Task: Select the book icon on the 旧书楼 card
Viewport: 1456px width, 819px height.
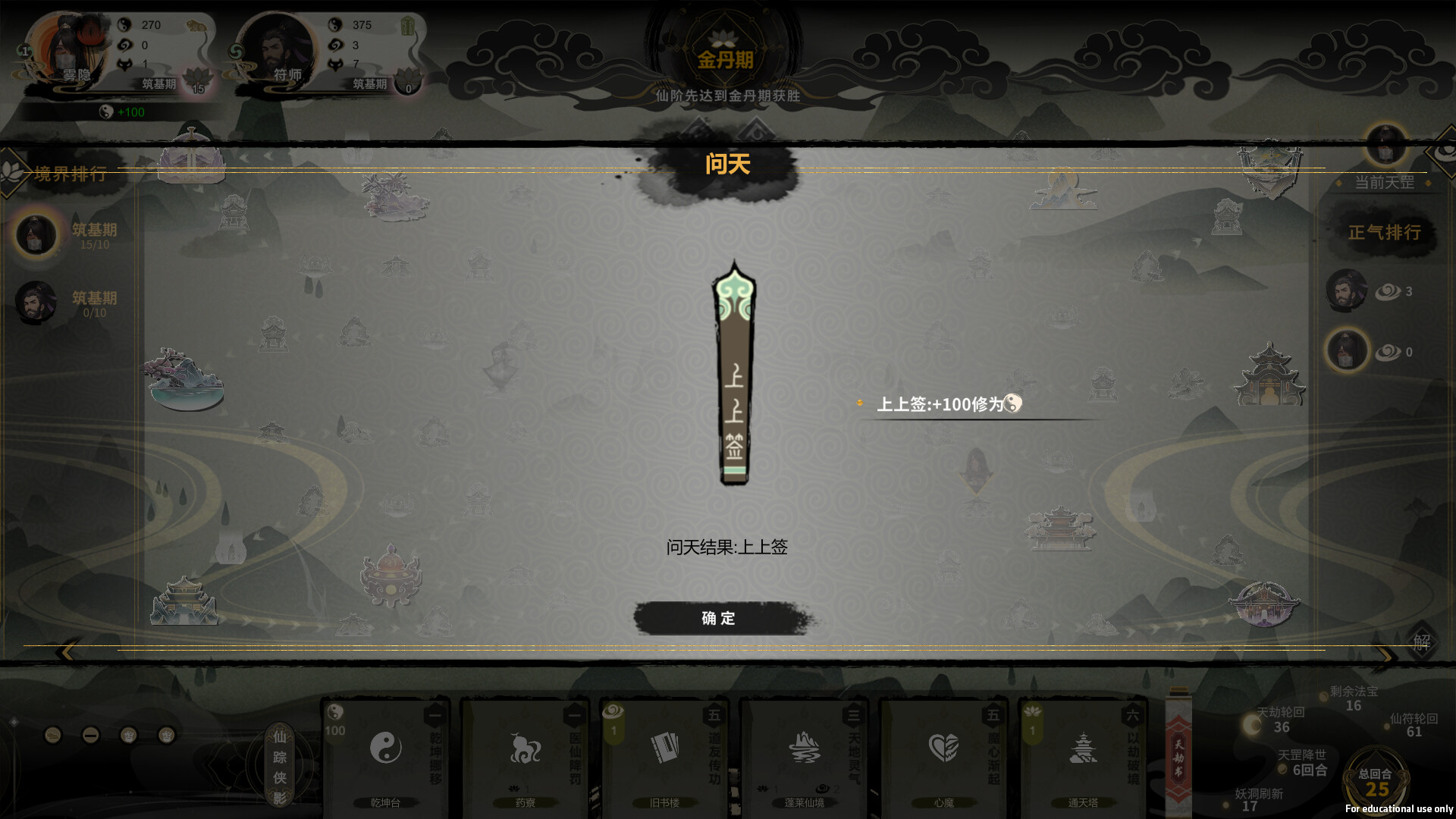Action: click(x=664, y=747)
